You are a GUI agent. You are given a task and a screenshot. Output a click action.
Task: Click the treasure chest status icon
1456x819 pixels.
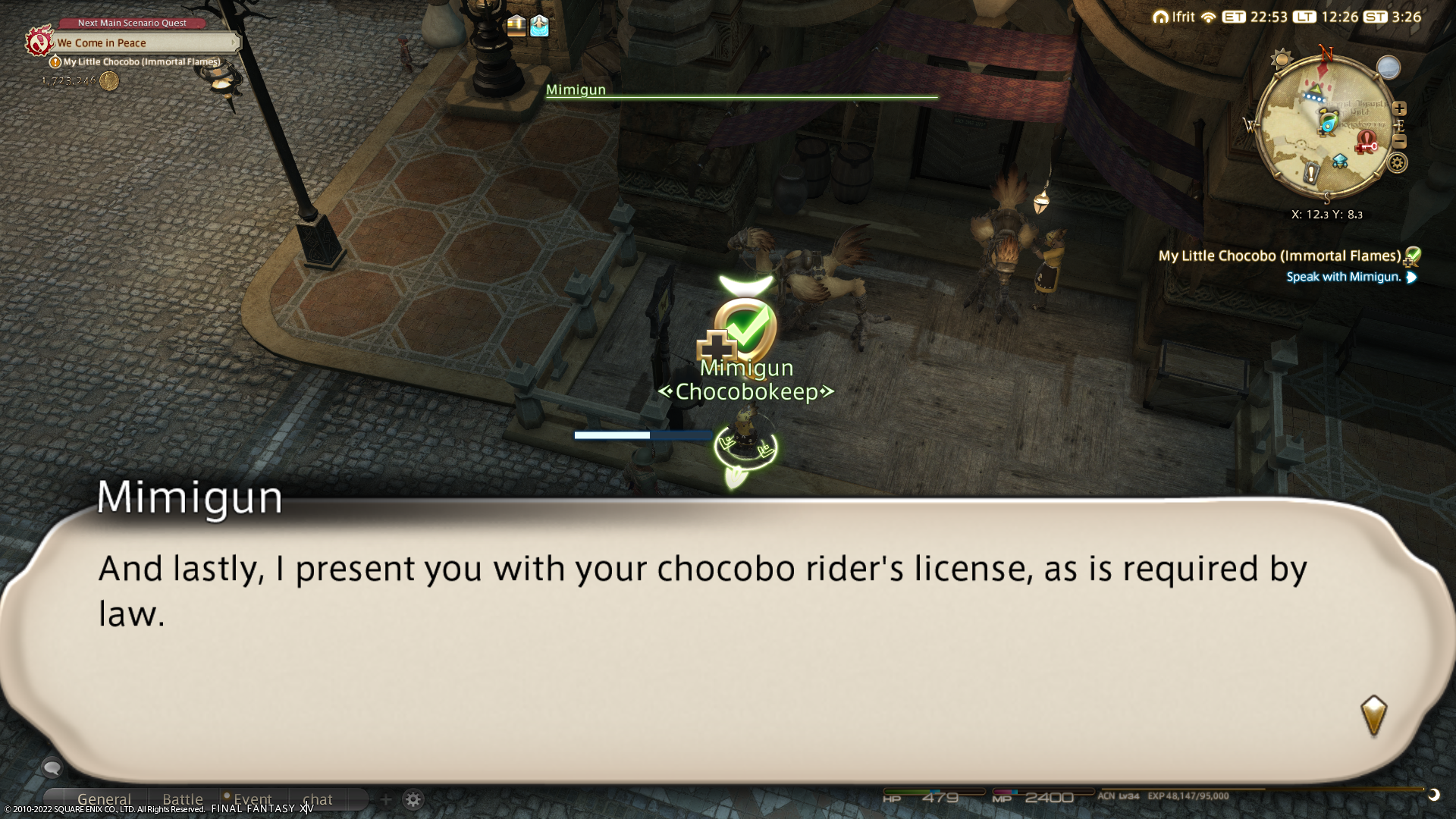516,26
